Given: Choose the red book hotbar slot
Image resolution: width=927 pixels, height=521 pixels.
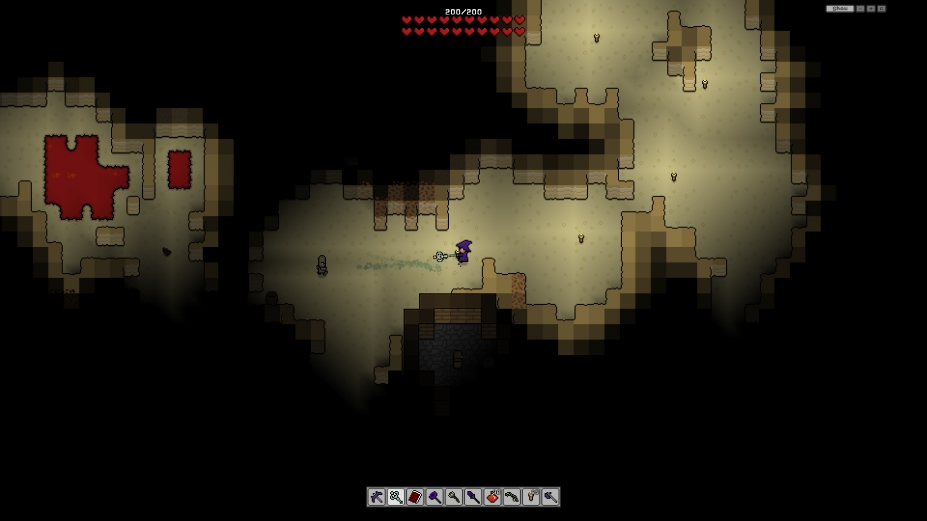Looking at the screenshot, I should click(x=415, y=497).
